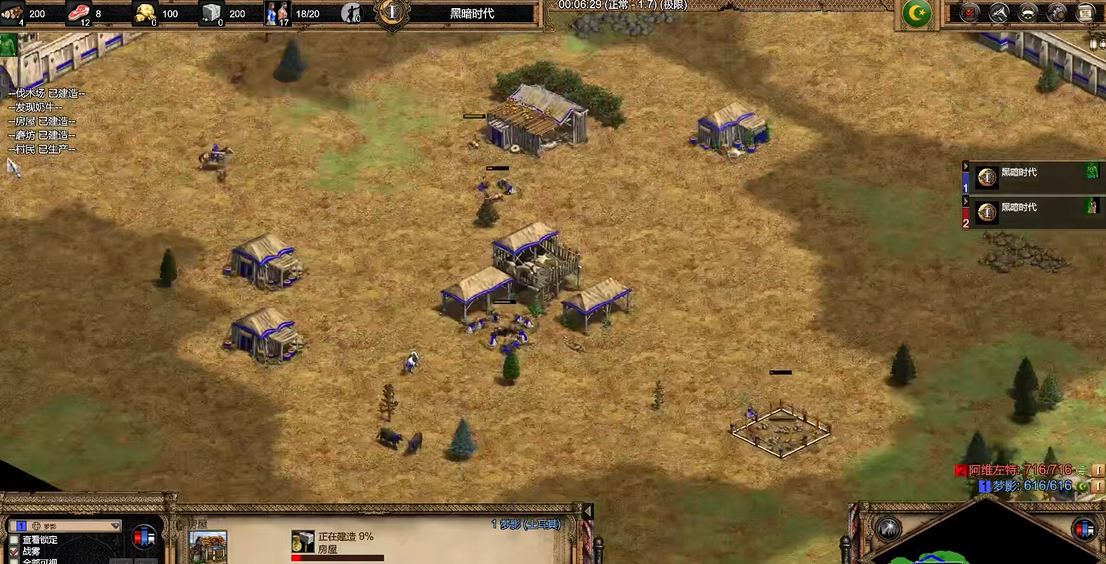Screen dimensions: 1106x564
Task: Toggle the 战雾 fog checkbox
Action: point(13,551)
